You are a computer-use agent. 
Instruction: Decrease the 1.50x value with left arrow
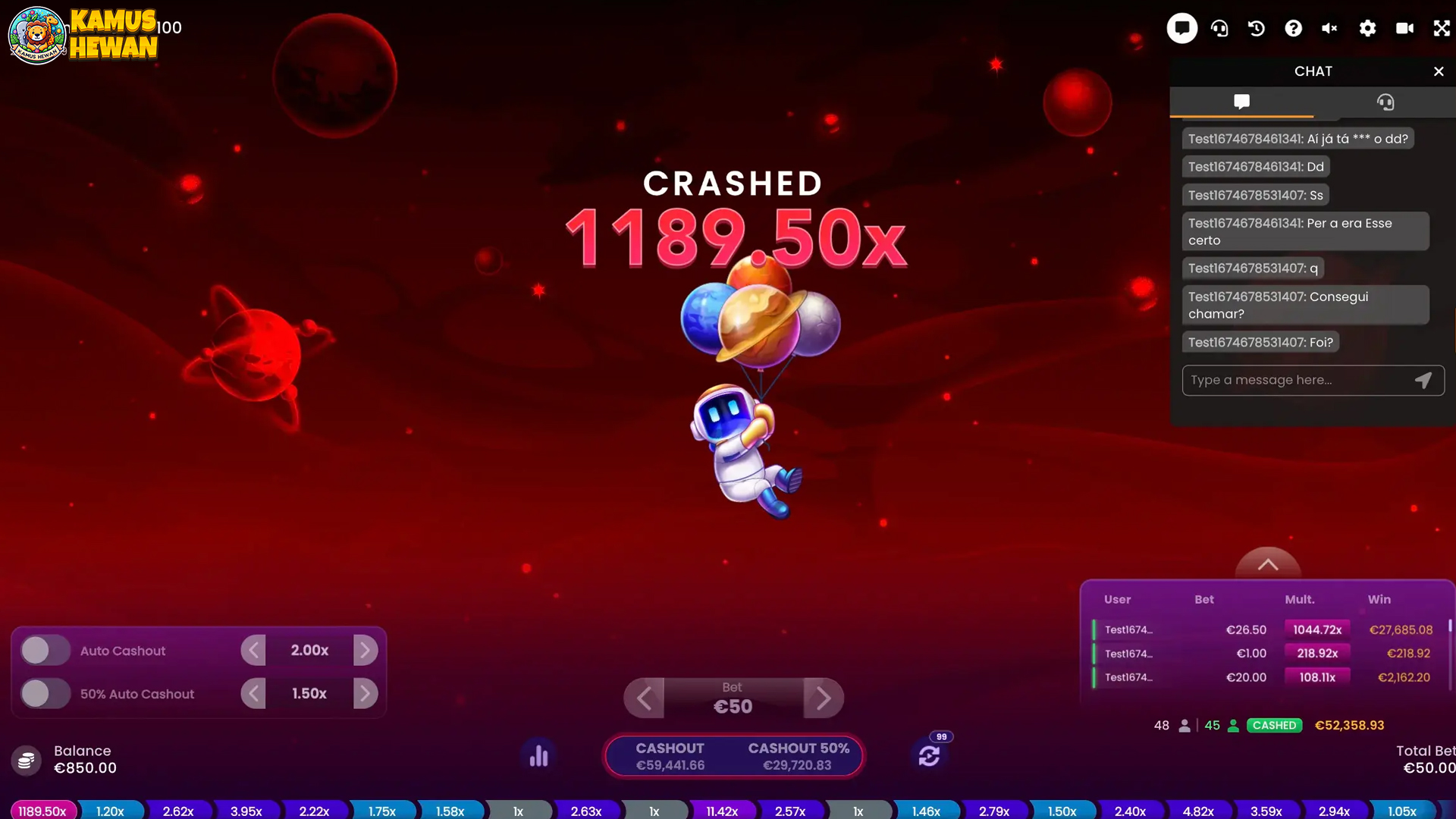(253, 693)
